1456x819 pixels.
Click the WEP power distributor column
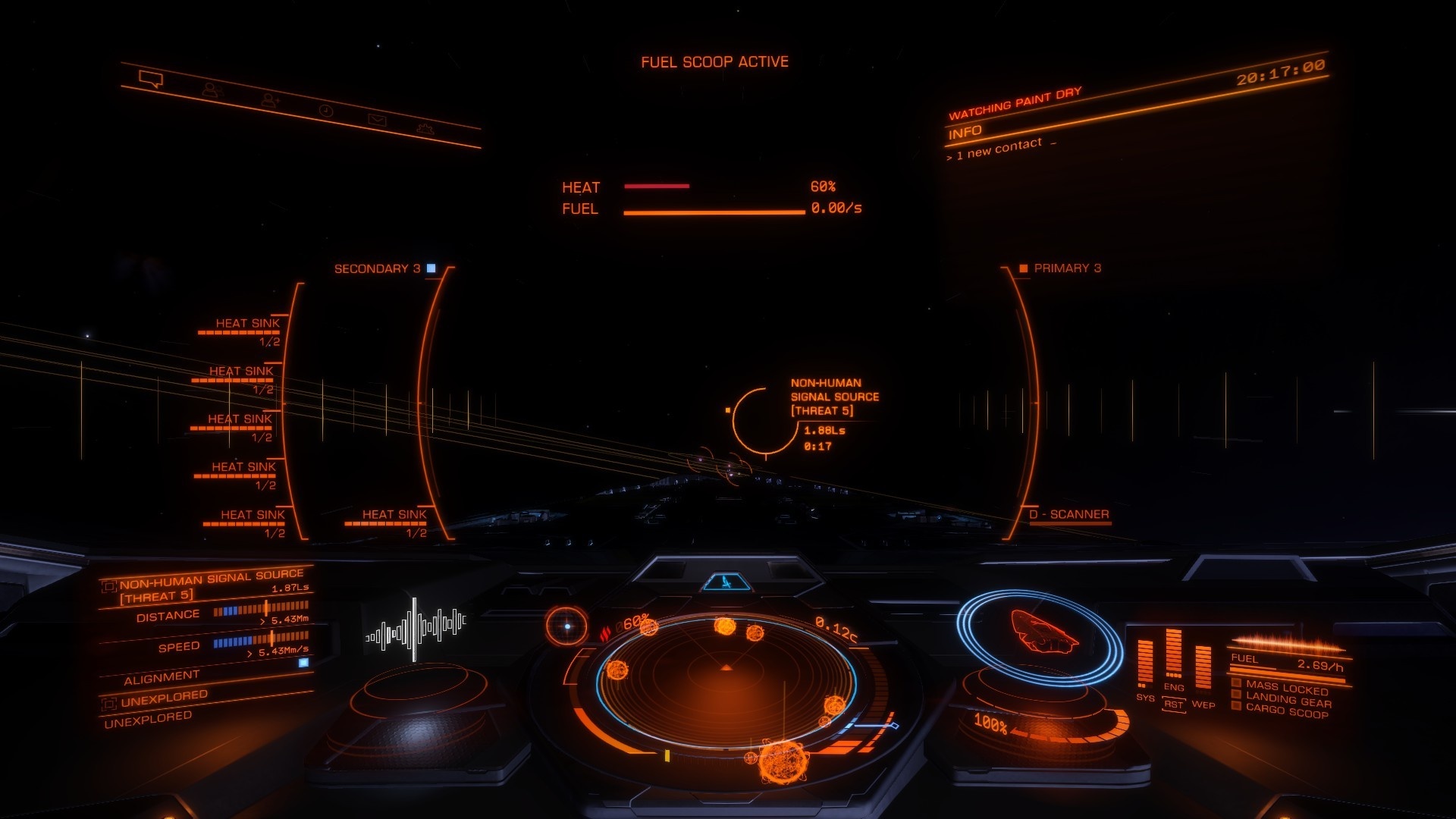[1203, 667]
